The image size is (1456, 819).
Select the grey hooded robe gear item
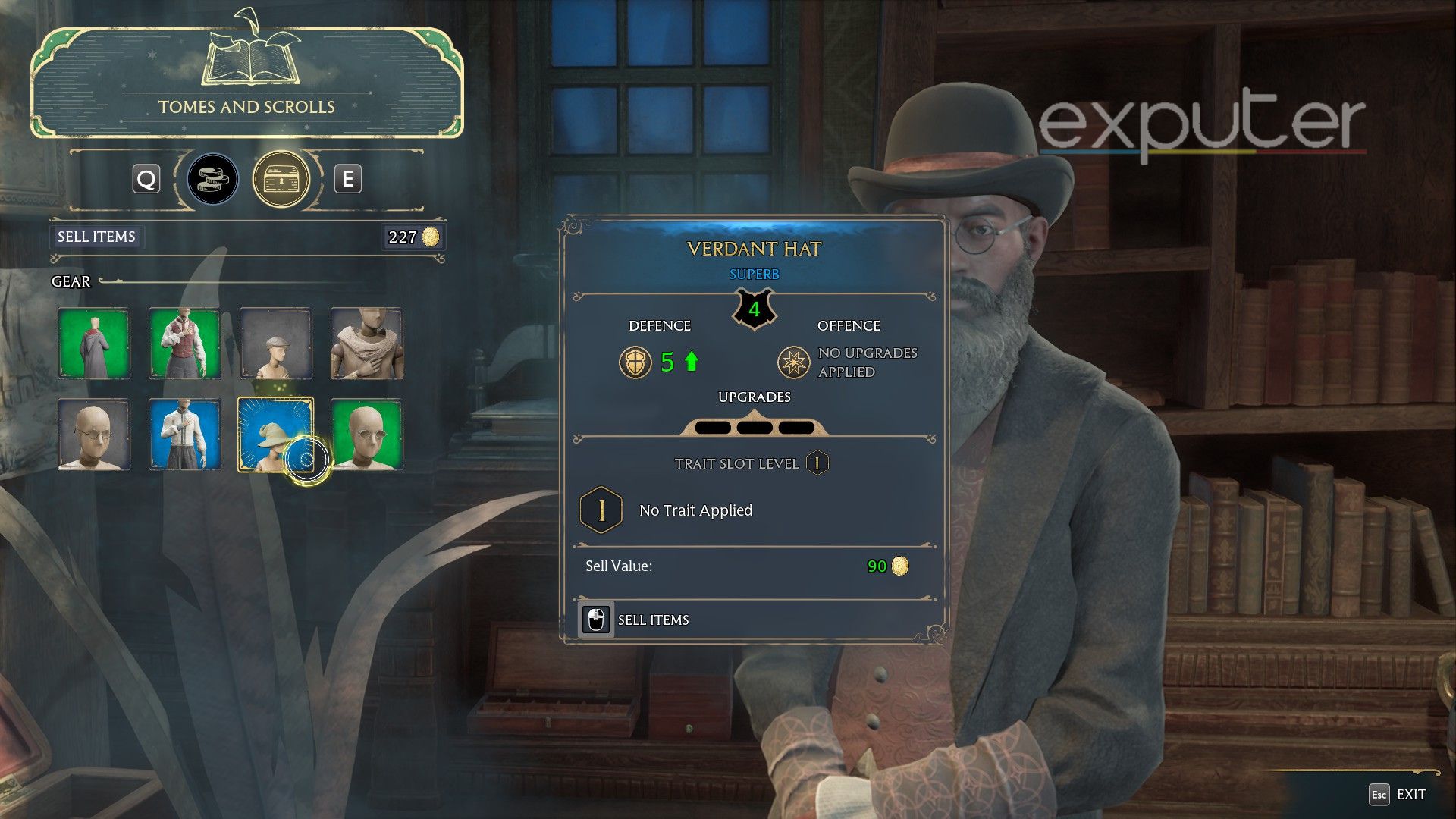click(93, 344)
